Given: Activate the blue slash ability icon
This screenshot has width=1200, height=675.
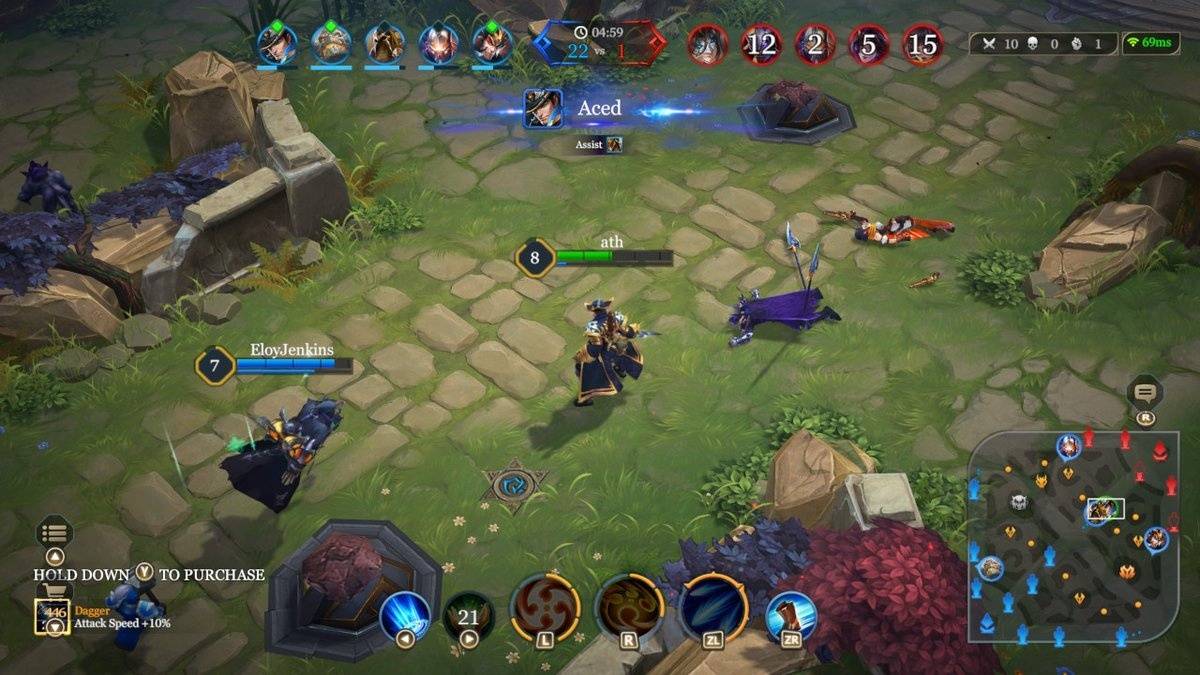Looking at the screenshot, I should tap(405, 613).
